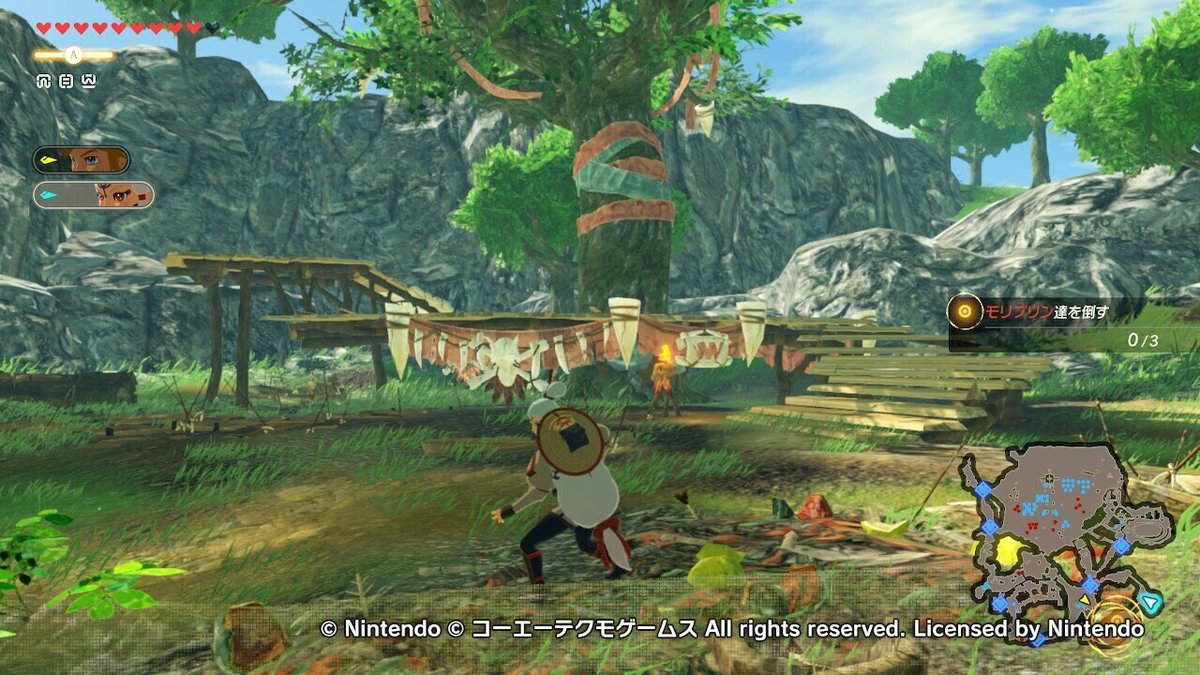Click the teal arrow marker on minimap
1200x675 pixels.
tap(1153, 602)
